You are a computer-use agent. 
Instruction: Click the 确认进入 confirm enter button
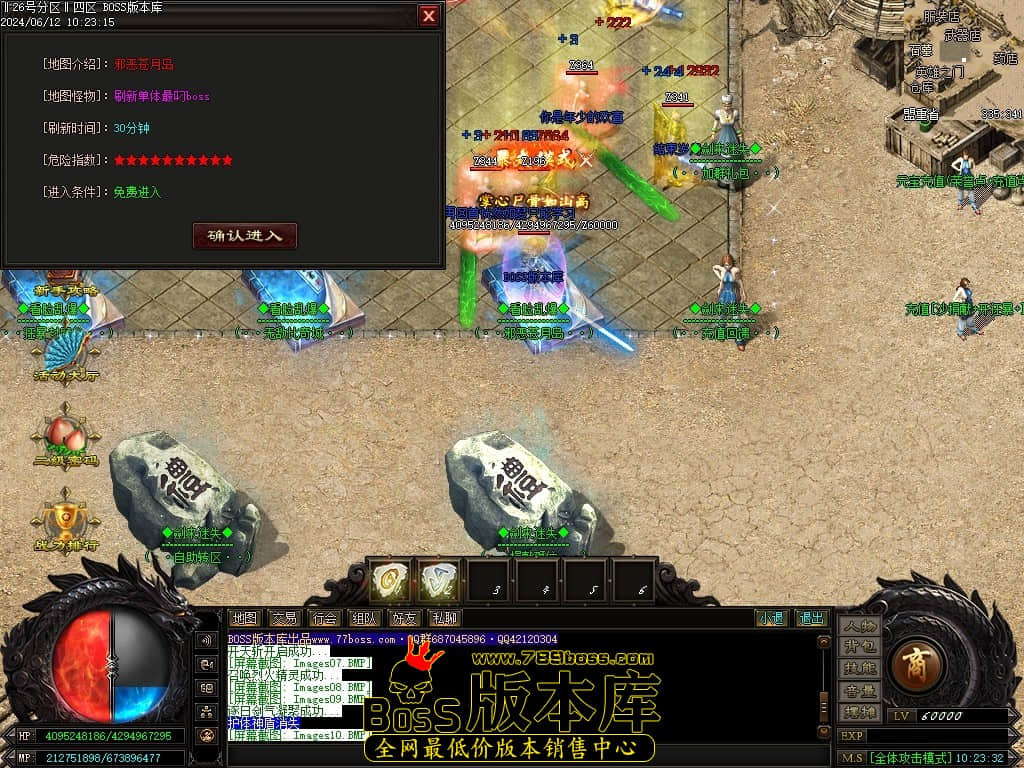(x=245, y=236)
